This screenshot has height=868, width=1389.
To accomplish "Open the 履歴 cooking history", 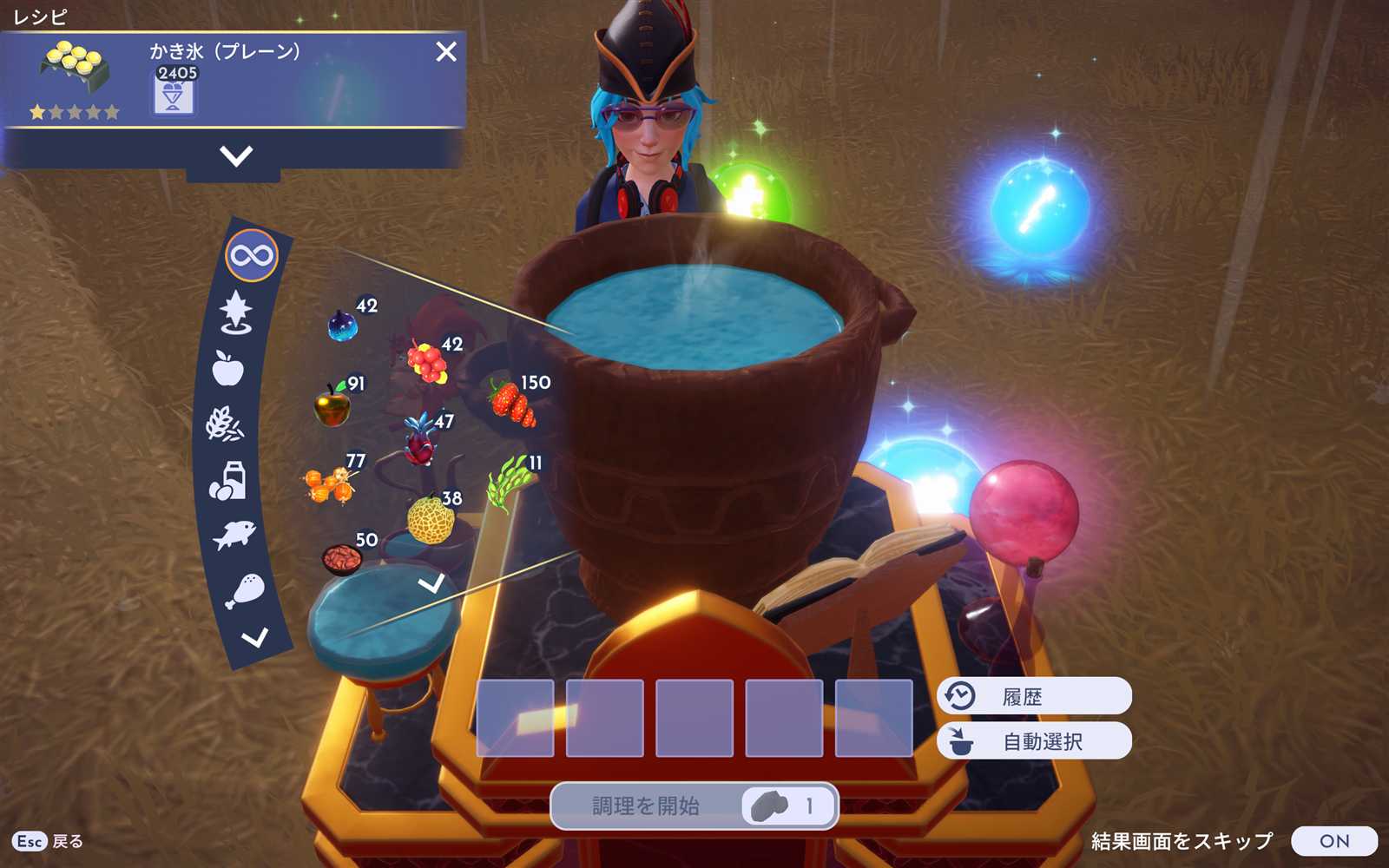I will (1033, 696).
